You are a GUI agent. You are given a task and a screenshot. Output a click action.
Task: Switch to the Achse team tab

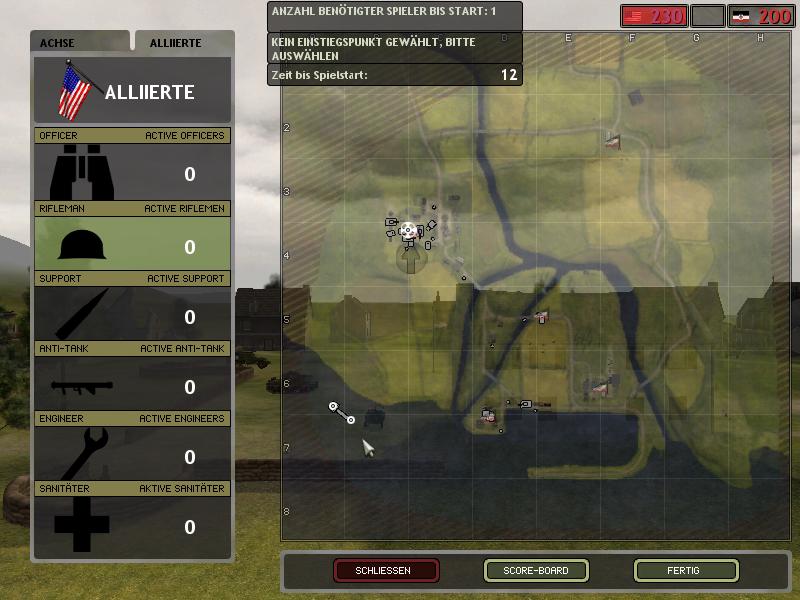coord(79,43)
